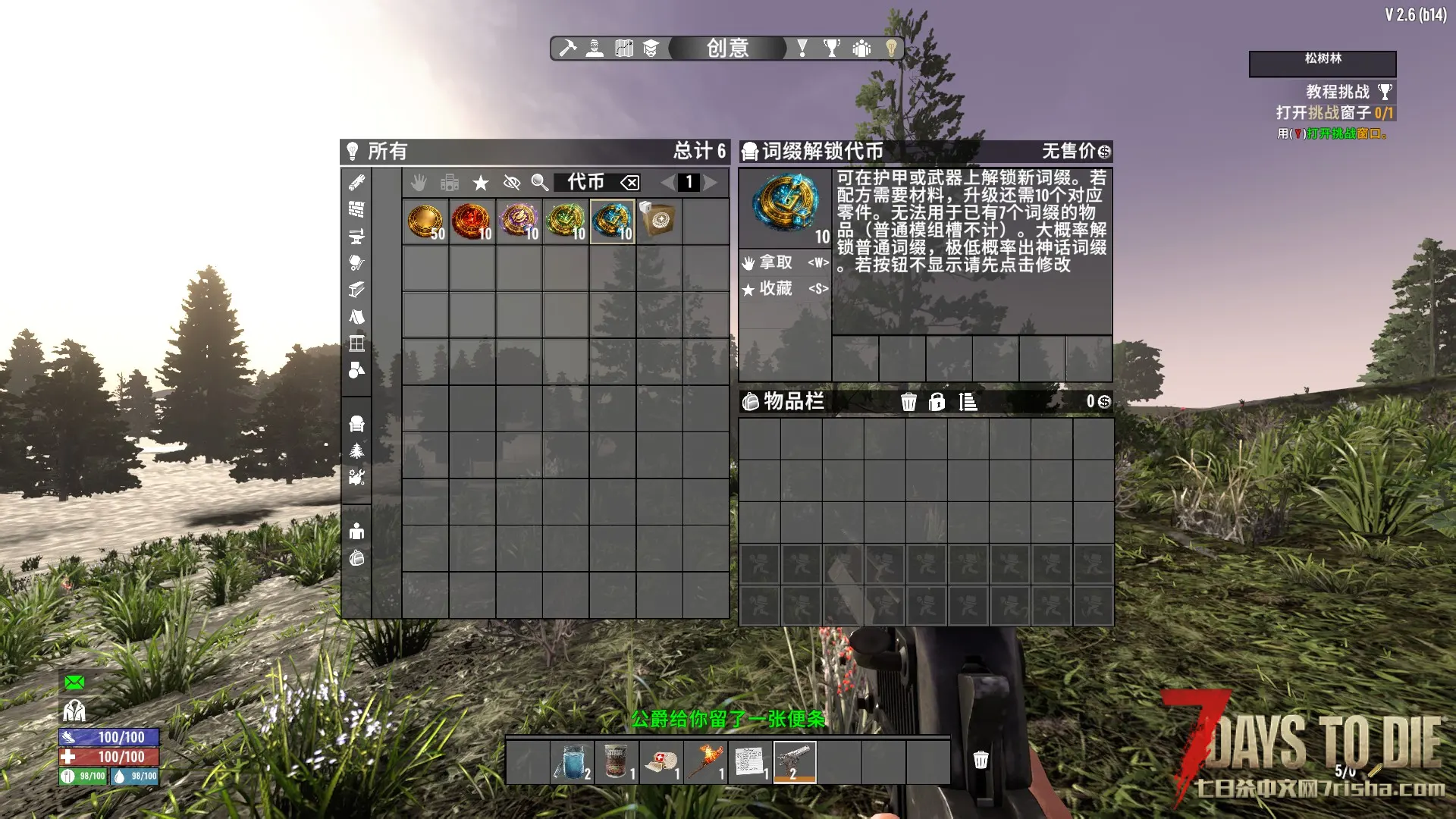Toggle the hidden items eye filter

512,183
